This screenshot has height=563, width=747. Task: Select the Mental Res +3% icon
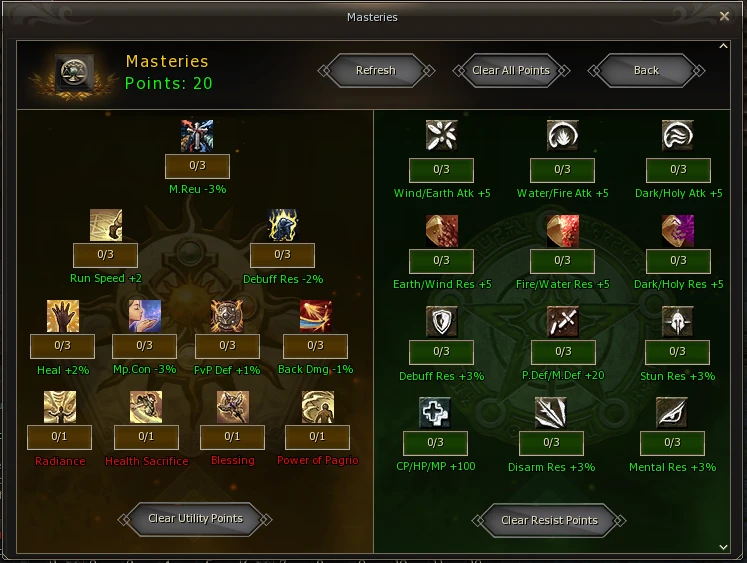(x=672, y=412)
